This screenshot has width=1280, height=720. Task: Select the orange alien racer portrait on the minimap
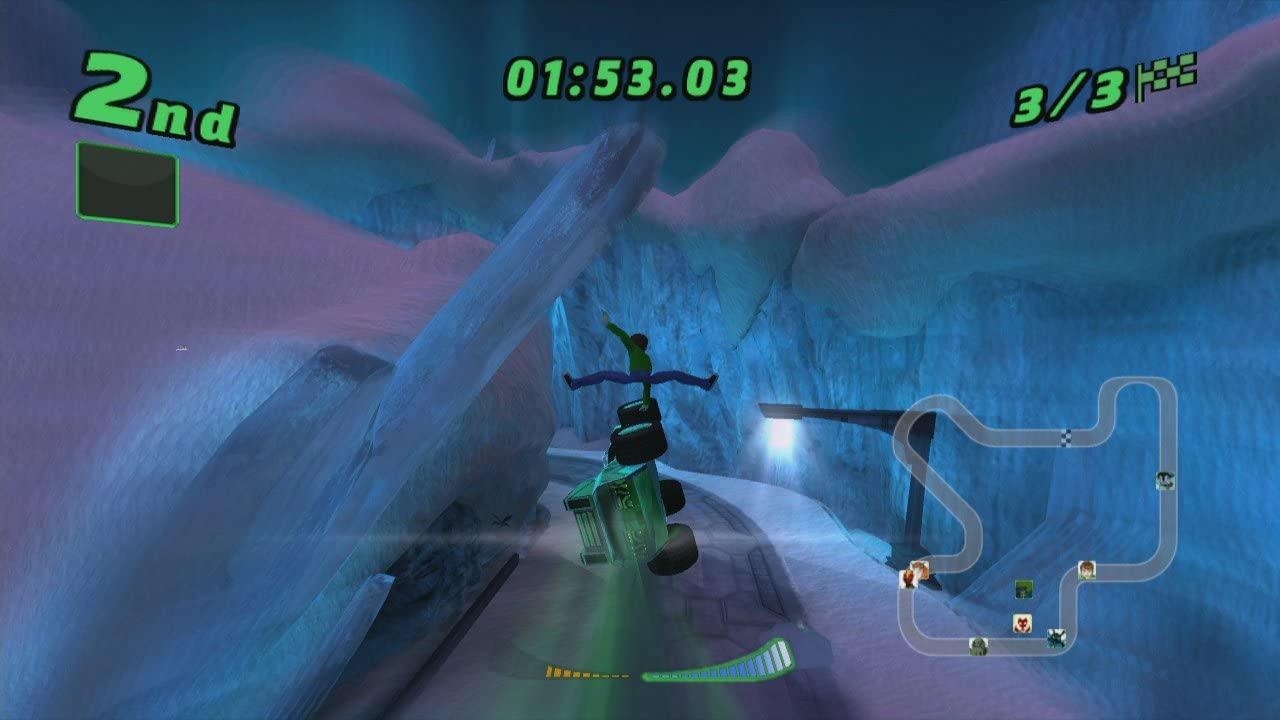tap(920, 568)
